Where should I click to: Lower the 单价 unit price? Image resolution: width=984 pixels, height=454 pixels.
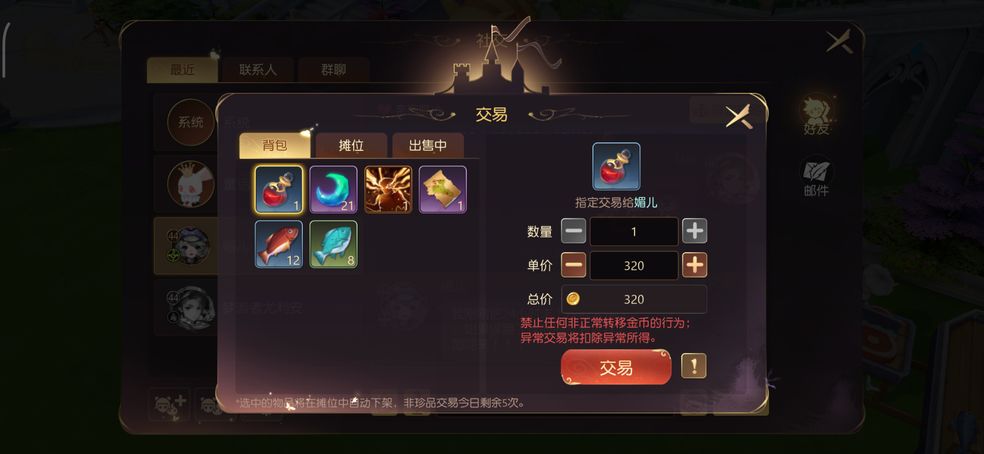point(574,266)
